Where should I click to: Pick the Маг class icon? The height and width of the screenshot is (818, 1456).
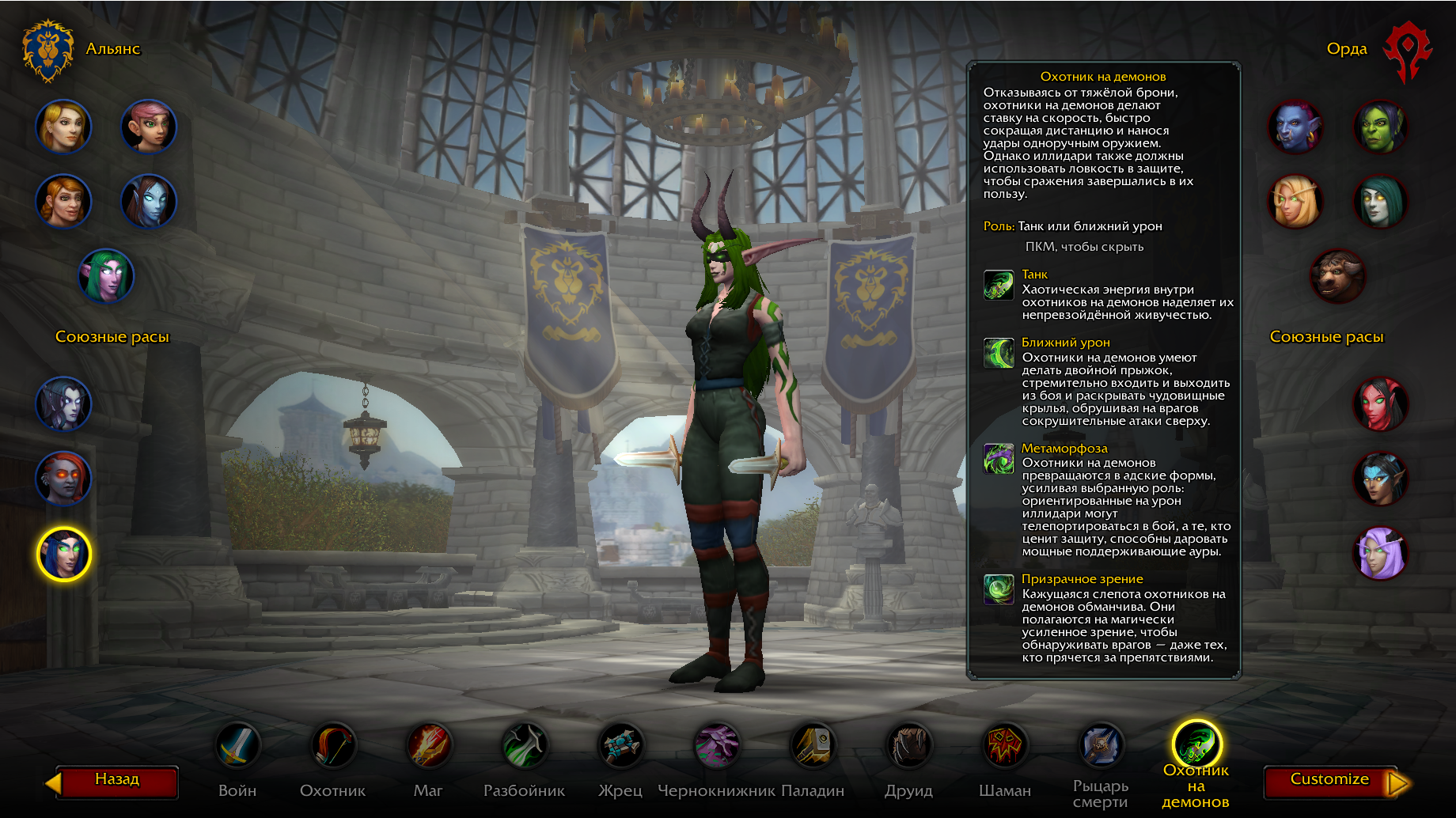[429, 746]
